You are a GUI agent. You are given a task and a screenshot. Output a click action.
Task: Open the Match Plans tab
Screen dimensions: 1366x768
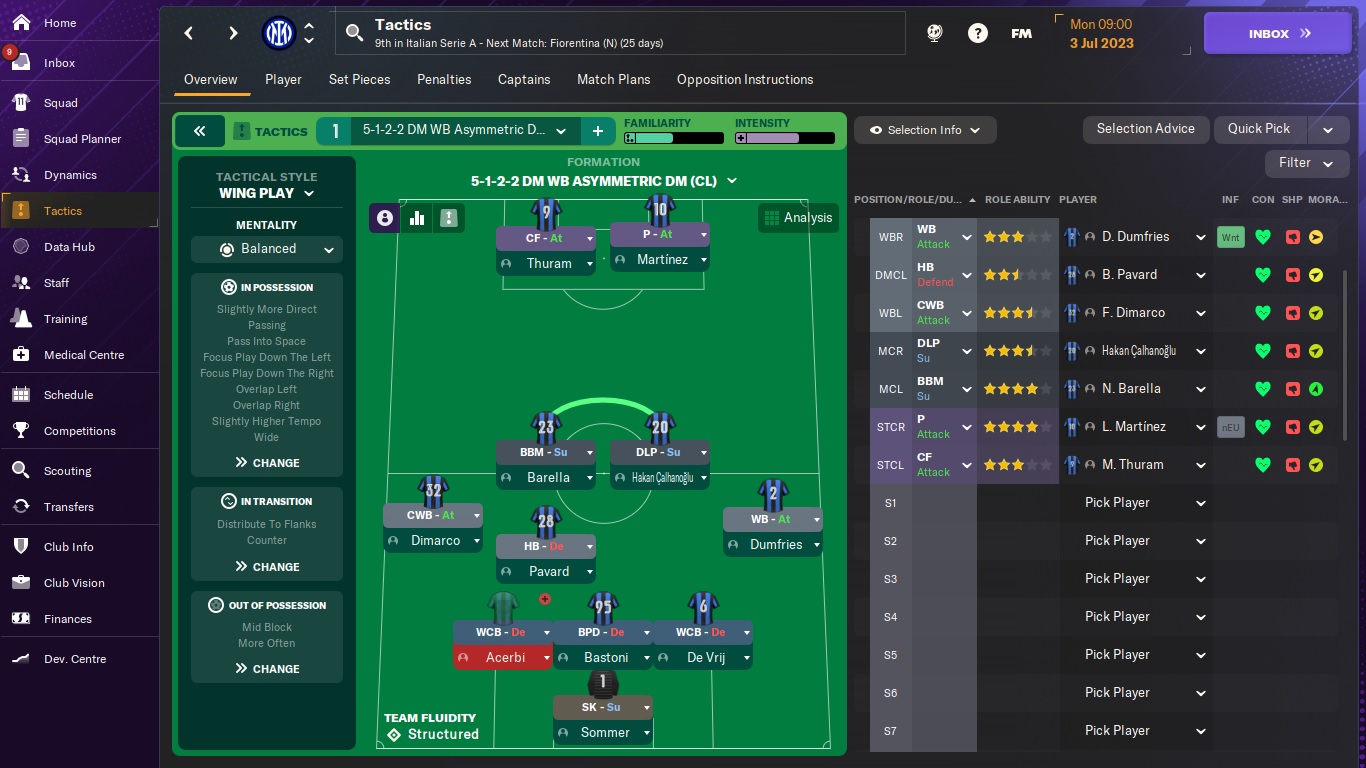[613, 79]
